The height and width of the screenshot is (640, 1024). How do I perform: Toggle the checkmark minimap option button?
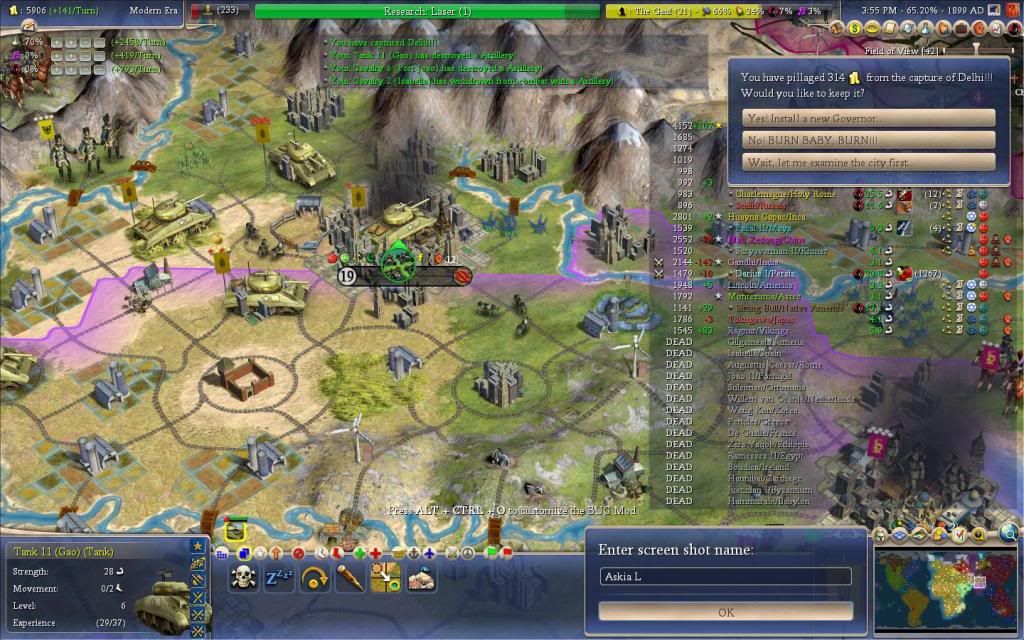coord(957,535)
